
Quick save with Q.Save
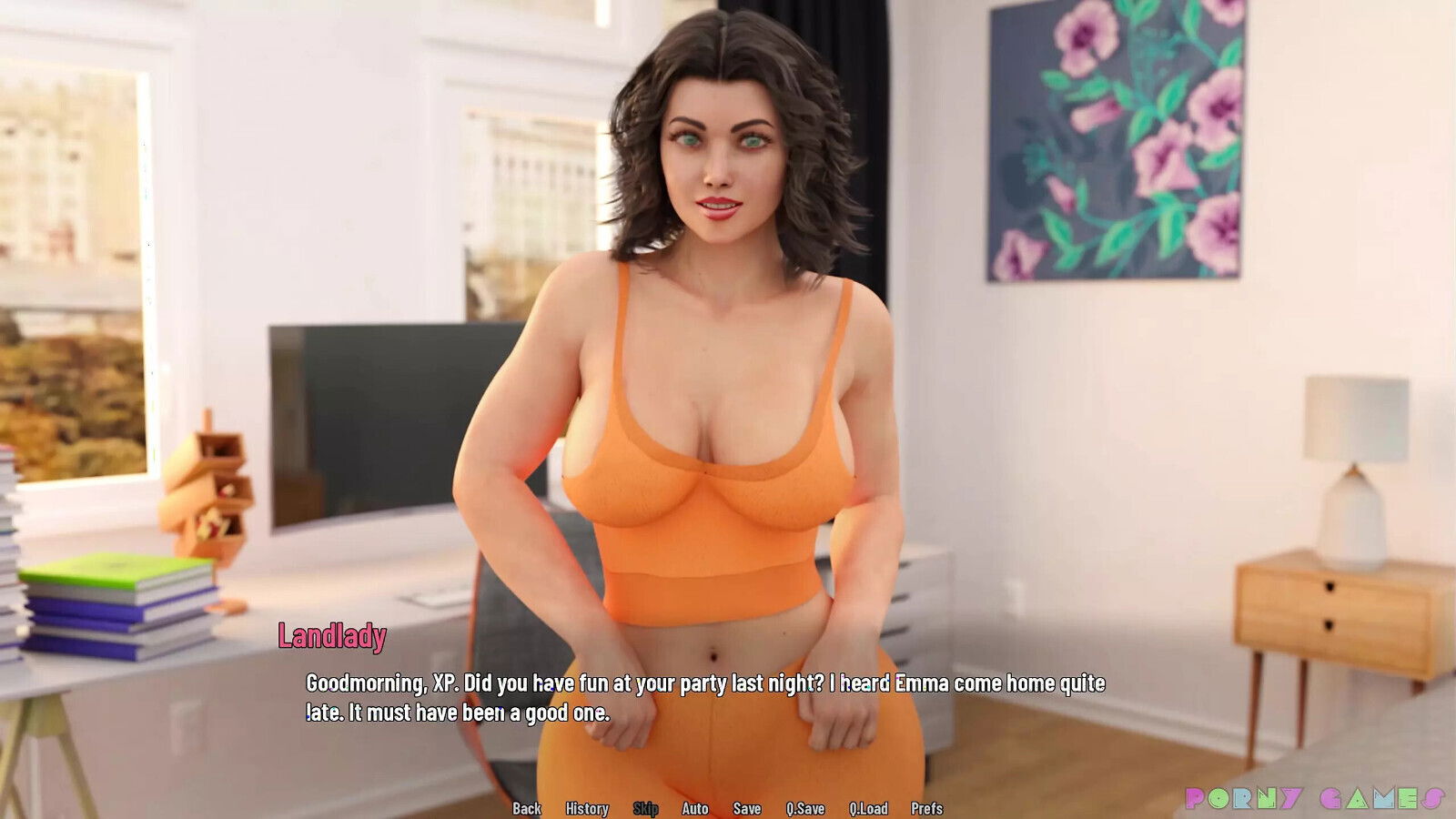click(x=805, y=808)
